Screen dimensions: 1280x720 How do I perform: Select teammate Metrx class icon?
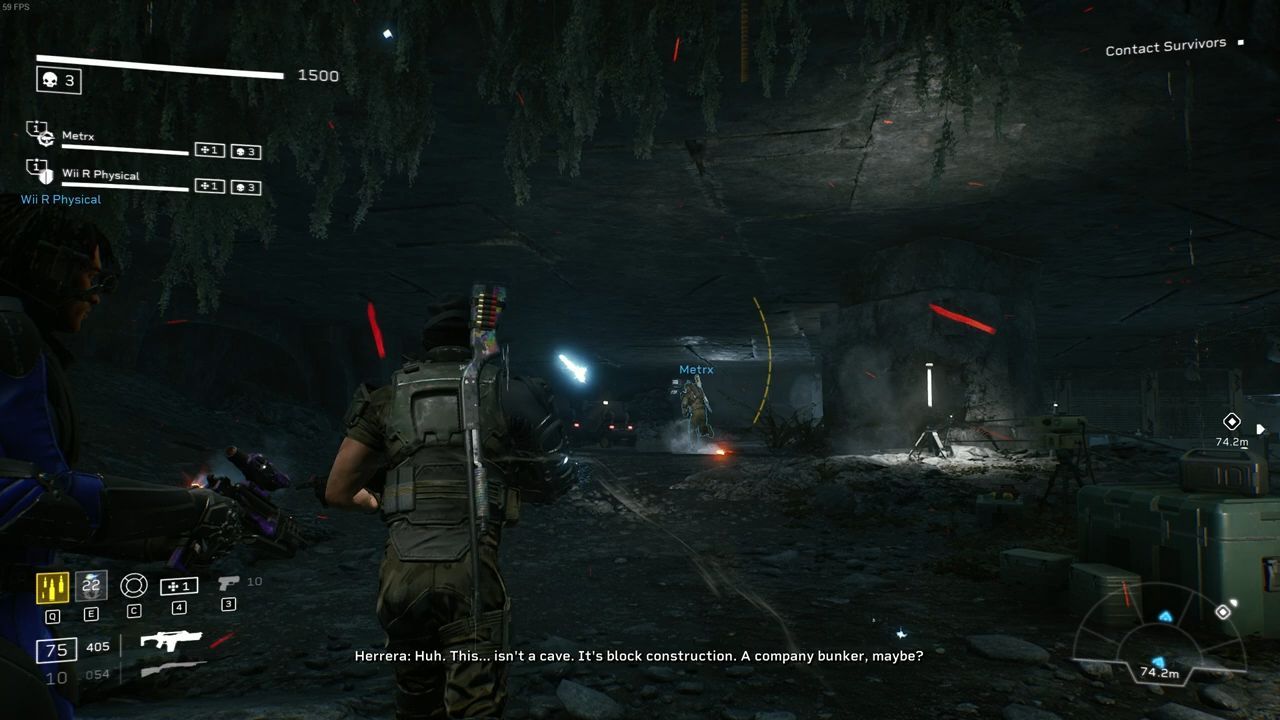click(x=40, y=135)
